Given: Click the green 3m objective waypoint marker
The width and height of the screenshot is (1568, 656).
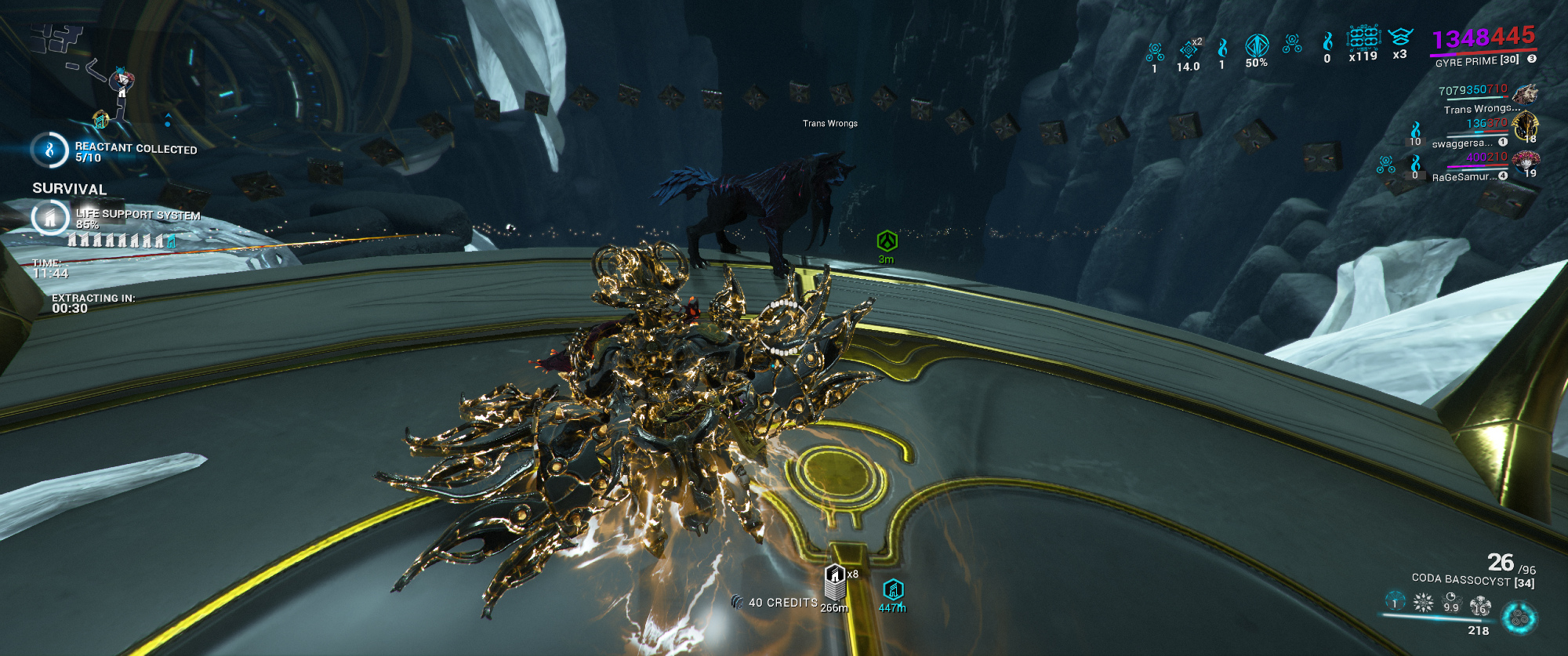Looking at the screenshot, I should click(887, 241).
